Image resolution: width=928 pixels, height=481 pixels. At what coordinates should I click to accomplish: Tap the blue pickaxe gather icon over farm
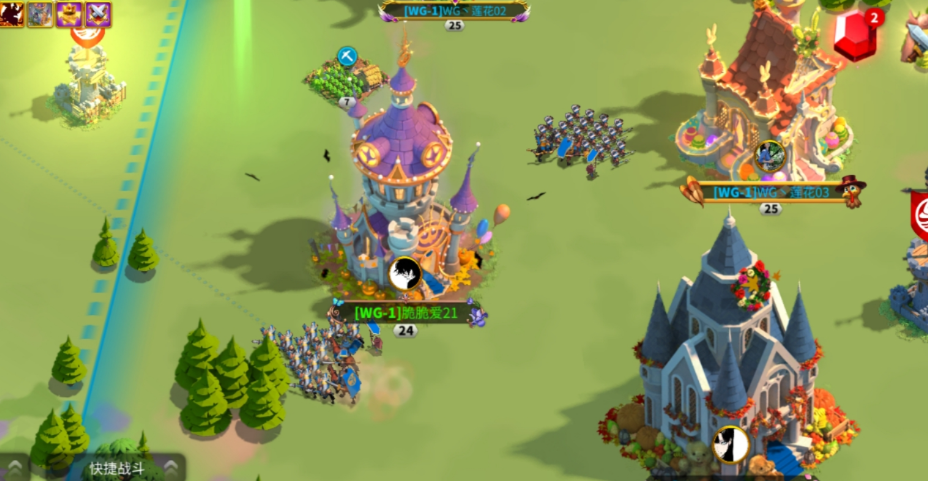pyautogui.click(x=347, y=57)
